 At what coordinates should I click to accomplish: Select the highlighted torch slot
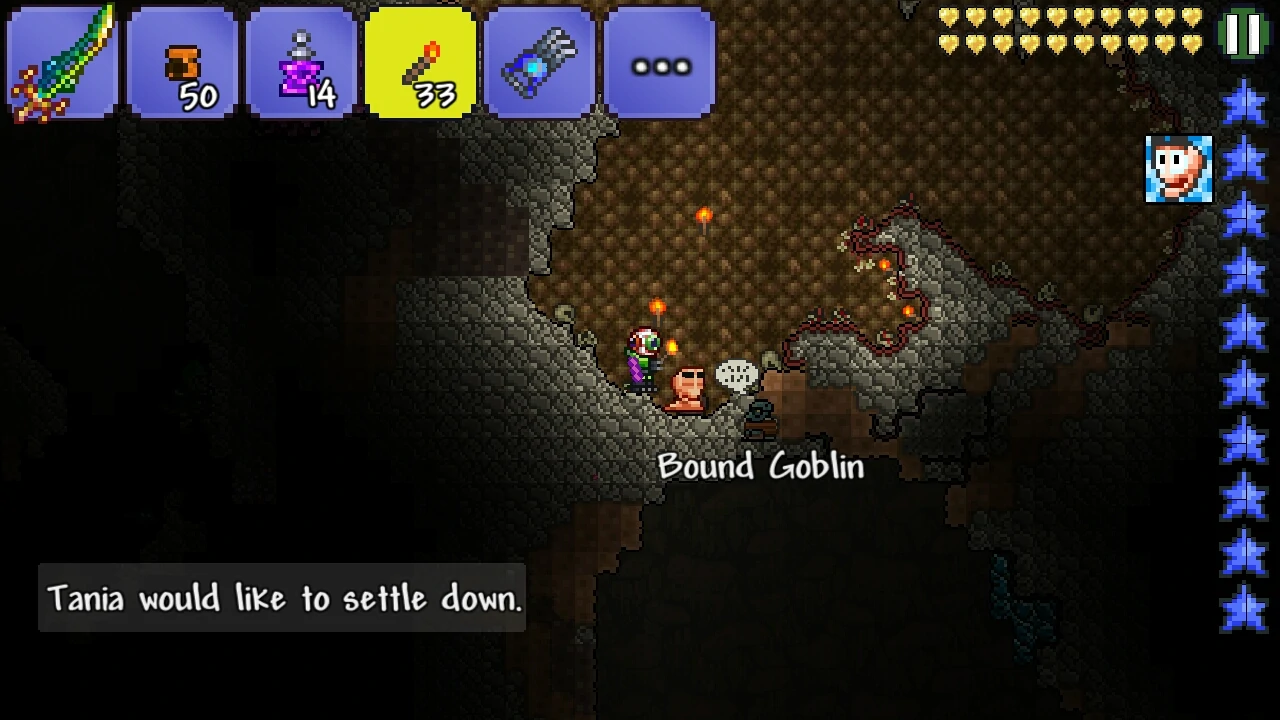(x=421, y=63)
